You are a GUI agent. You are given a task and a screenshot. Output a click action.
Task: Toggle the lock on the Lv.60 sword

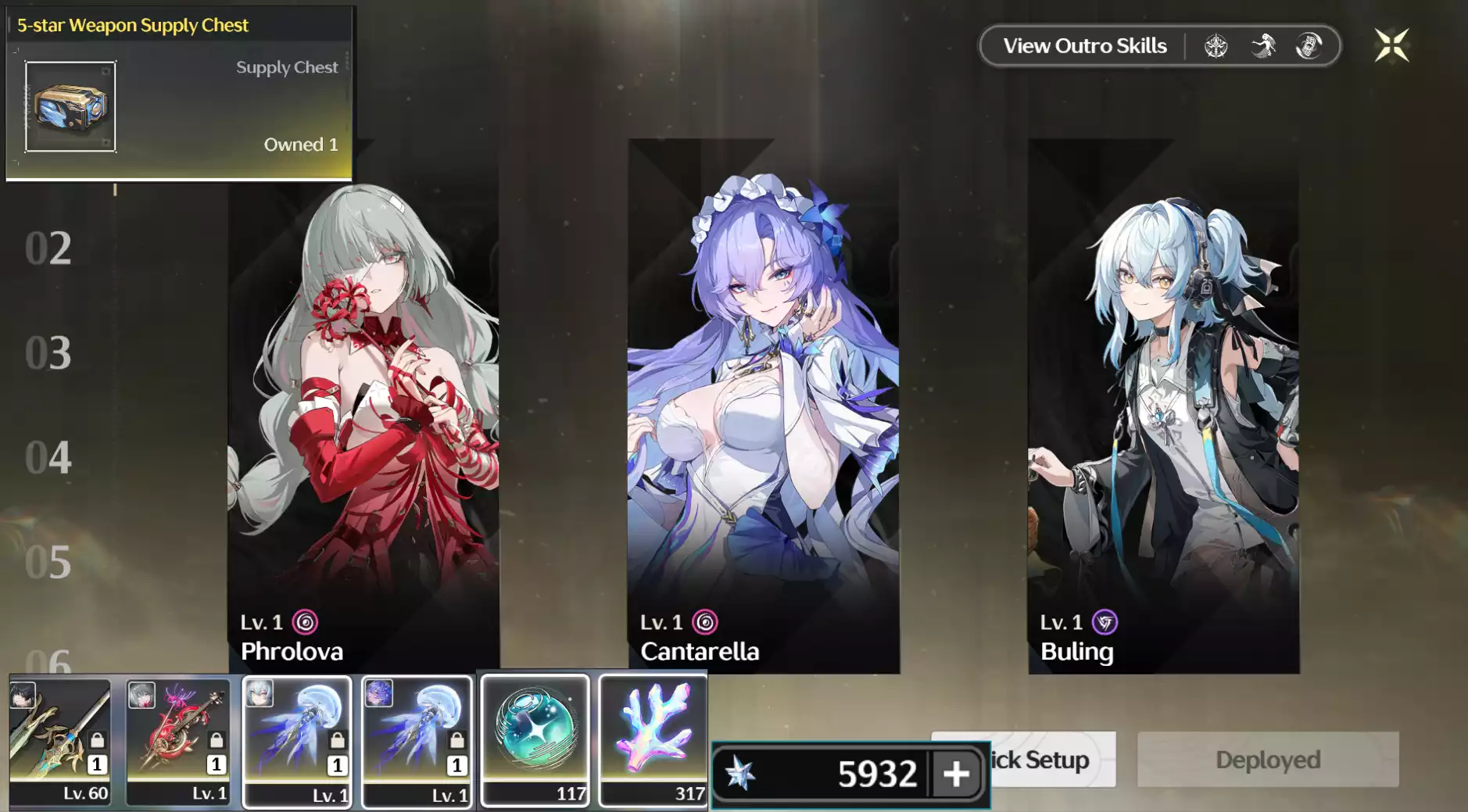click(97, 740)
